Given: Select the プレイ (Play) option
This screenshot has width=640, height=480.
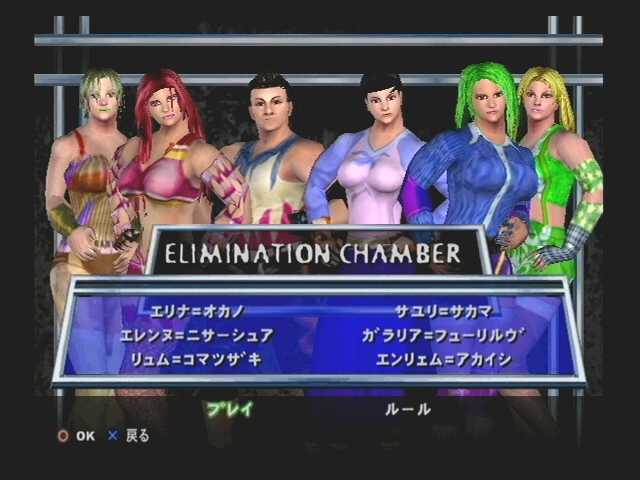Looking at the screenshot, I should [230, 408].
